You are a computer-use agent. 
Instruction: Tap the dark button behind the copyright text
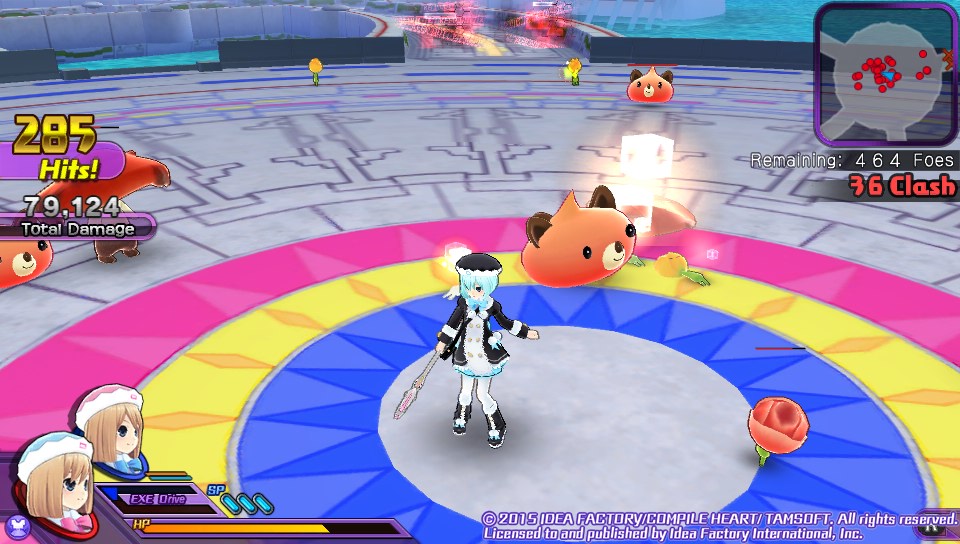point(932,531)
